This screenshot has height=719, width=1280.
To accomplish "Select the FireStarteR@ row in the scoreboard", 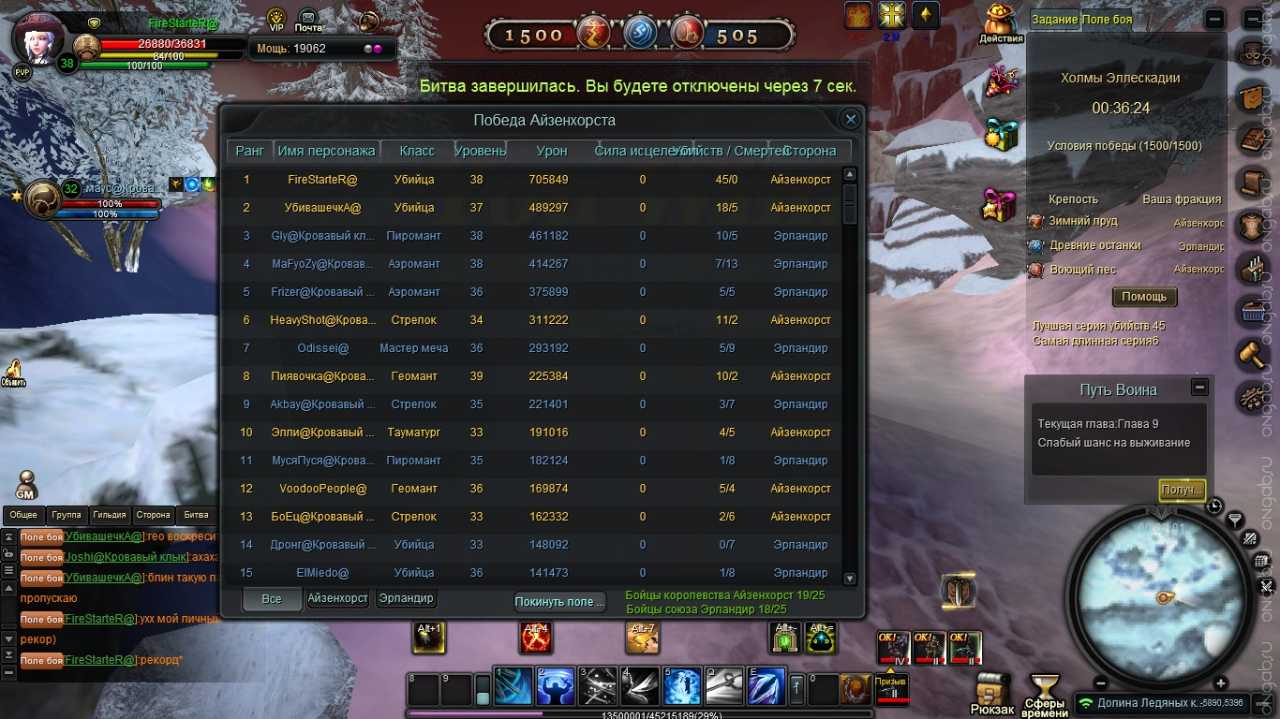I will pos(322,180).
